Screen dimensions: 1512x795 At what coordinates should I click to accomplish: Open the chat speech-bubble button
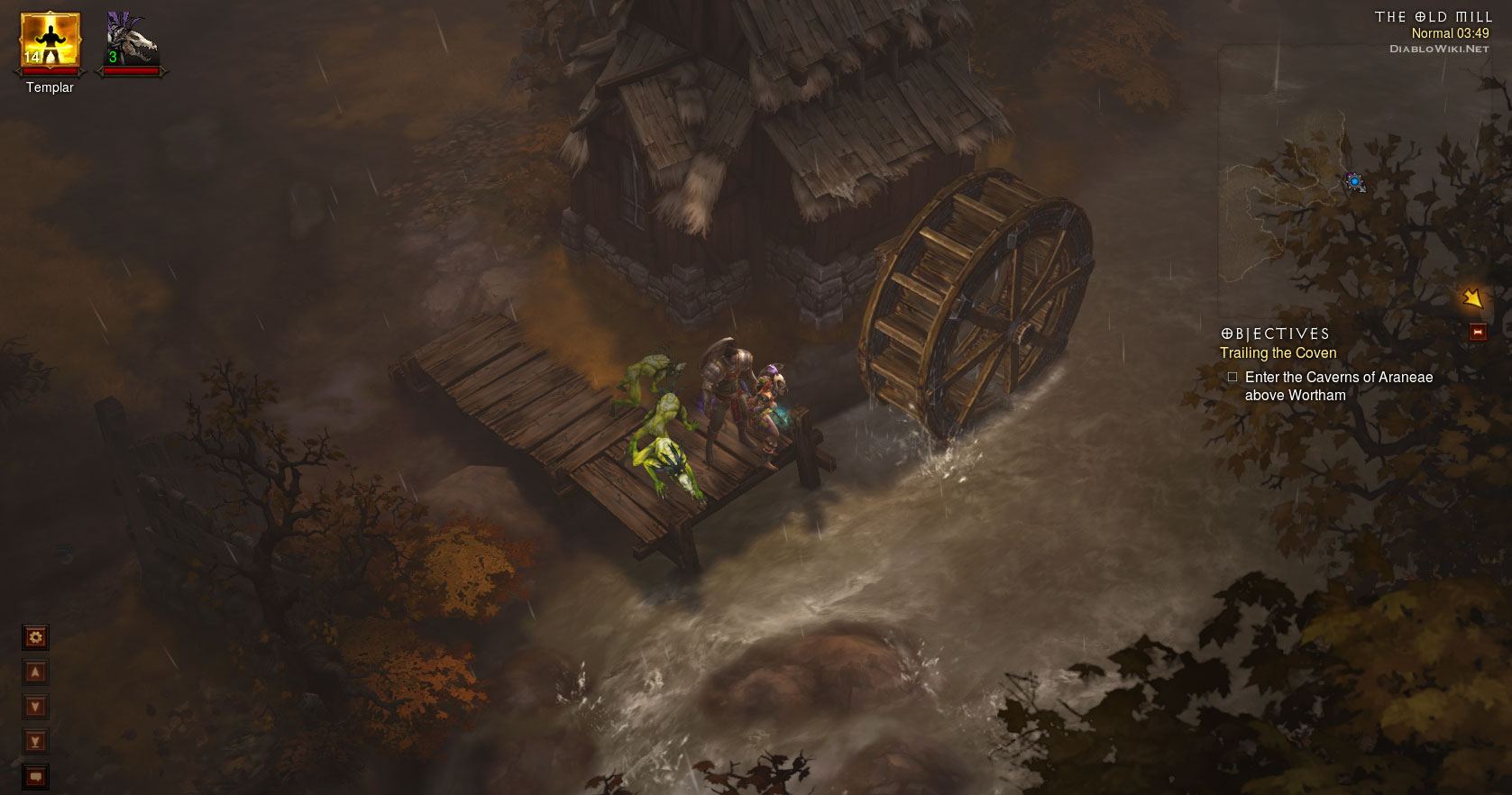[x=35, y=776]
